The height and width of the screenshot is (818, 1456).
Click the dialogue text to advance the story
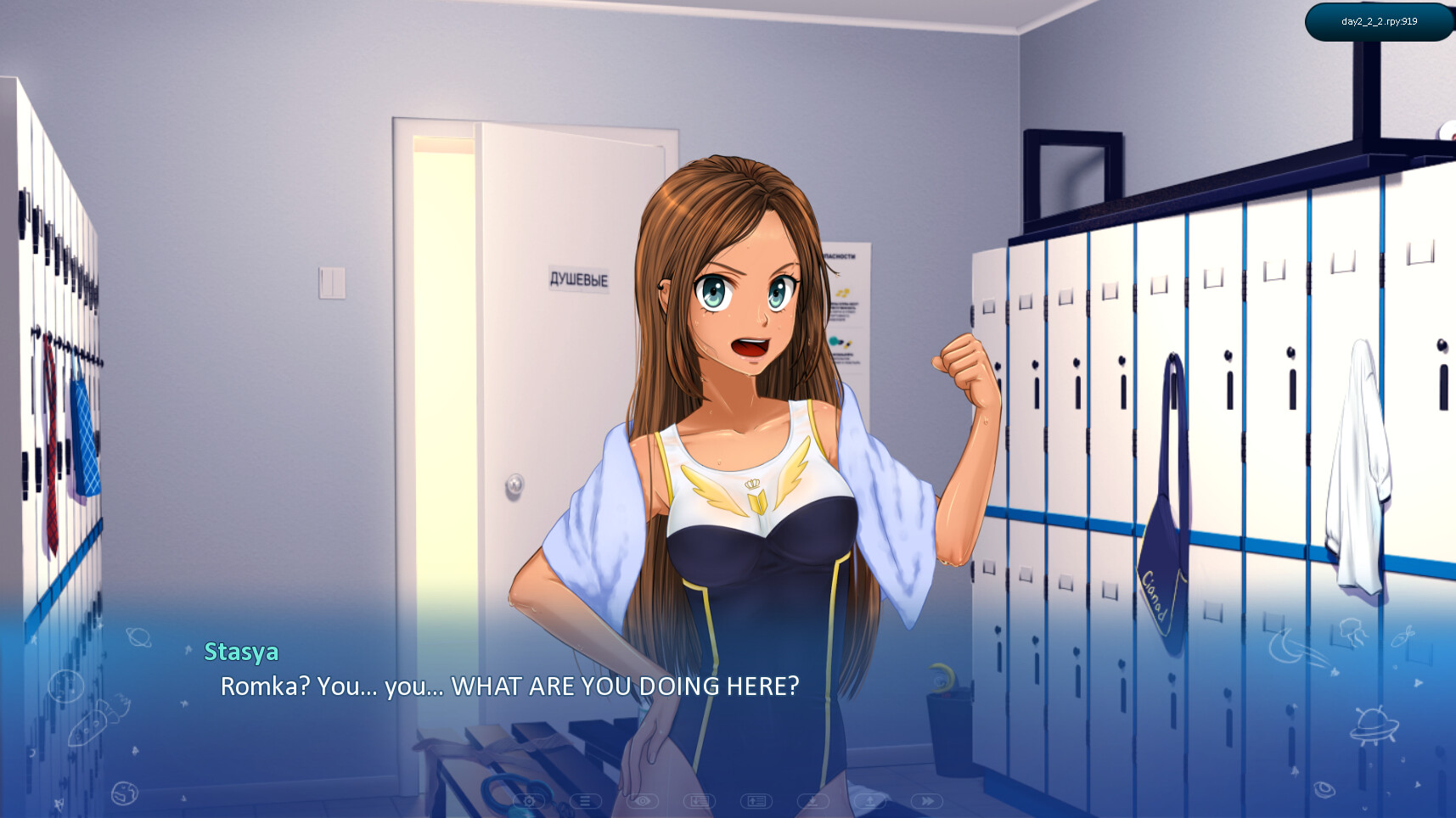509,687
